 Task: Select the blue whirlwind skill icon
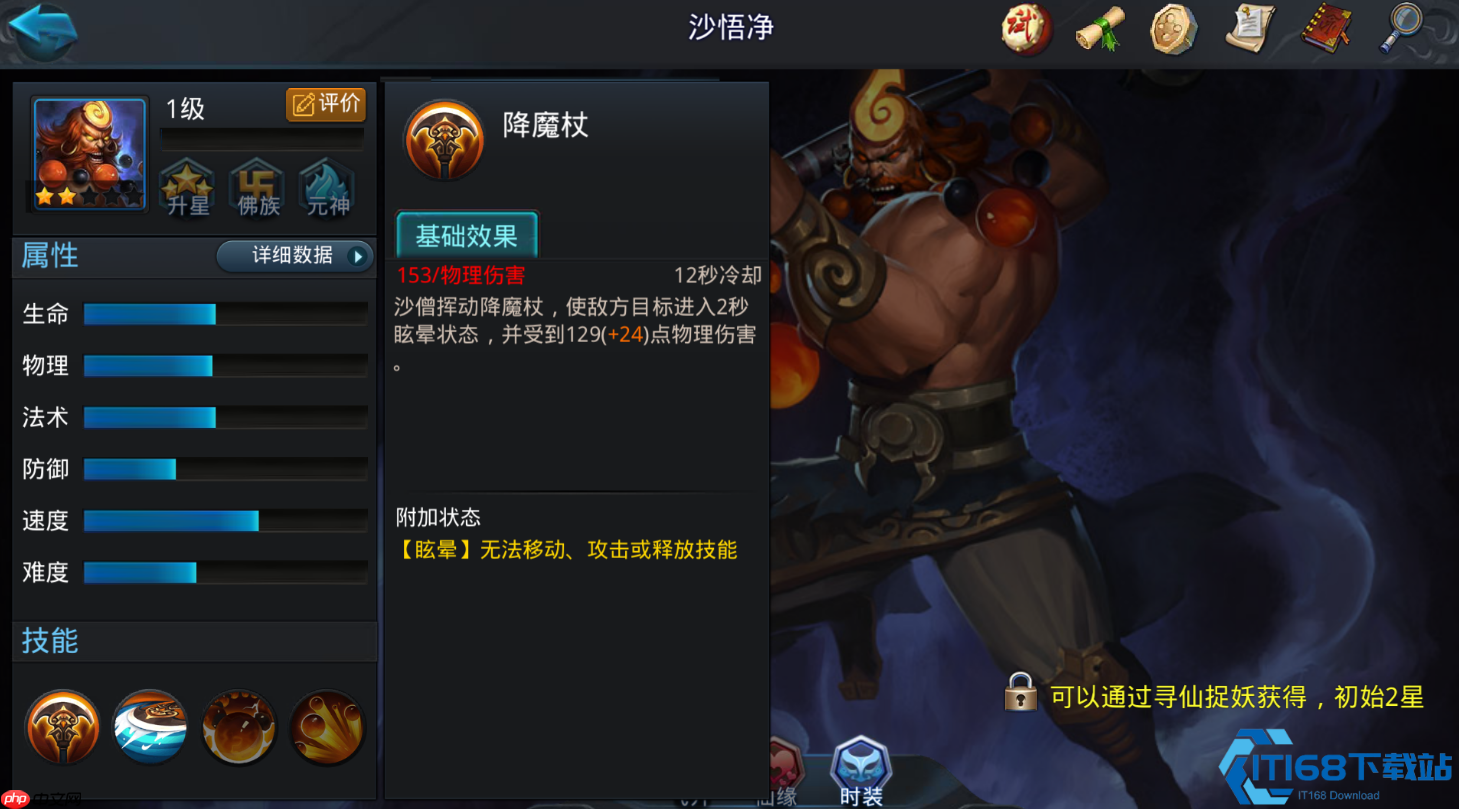click(150, 727)
